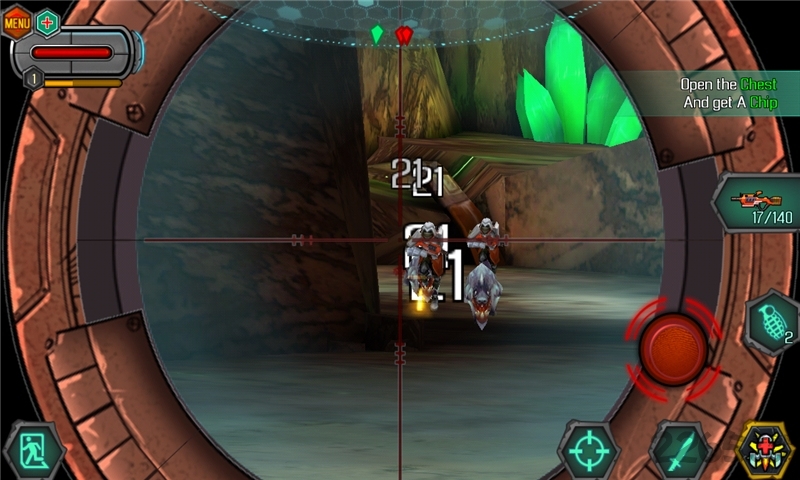Image resolution: width=800 pixels, height=480 pixels.
Task: Tap the green medkit plus icon
Action: 47,21
